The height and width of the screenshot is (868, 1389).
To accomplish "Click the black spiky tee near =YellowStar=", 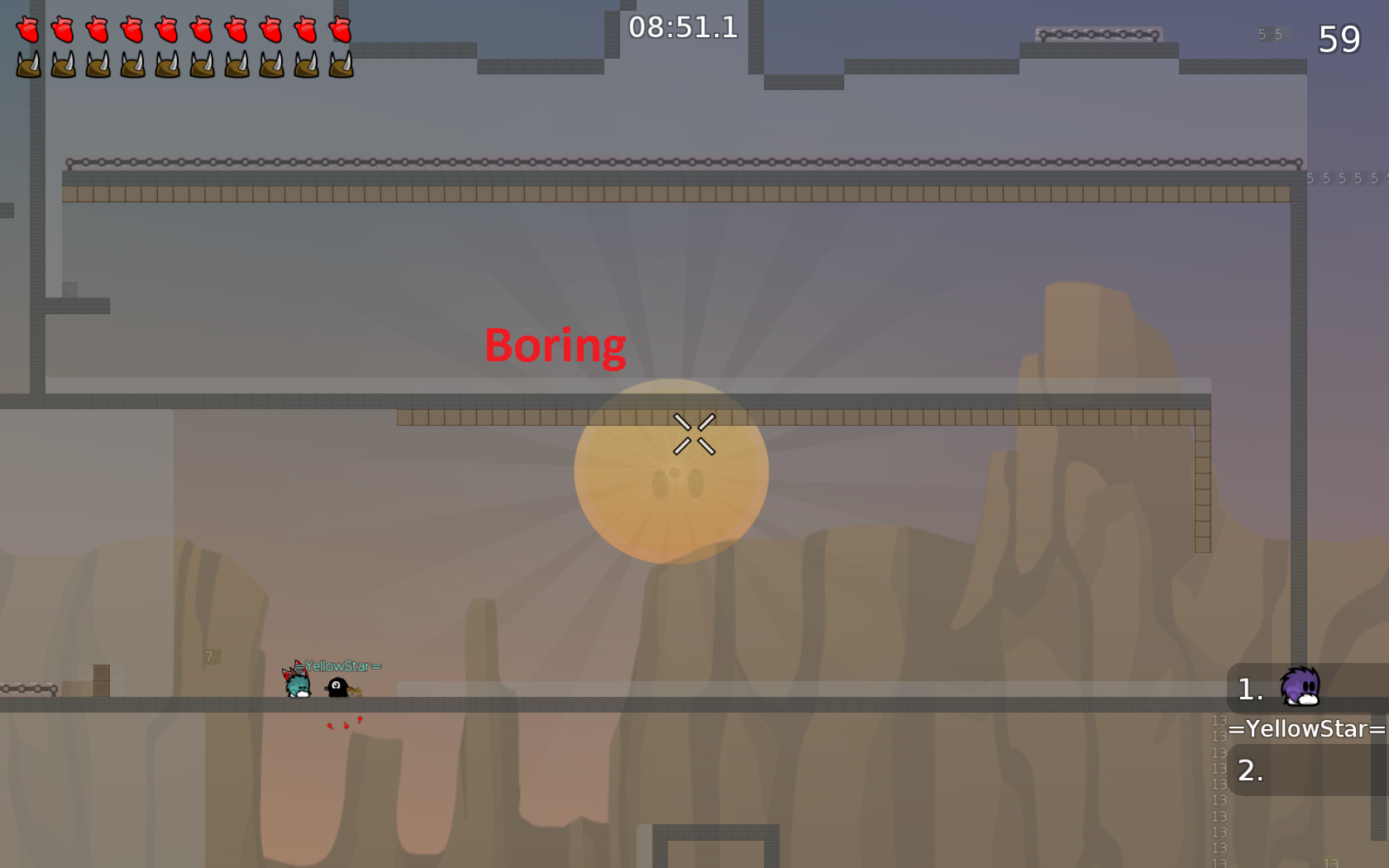I will click(337, 689).
